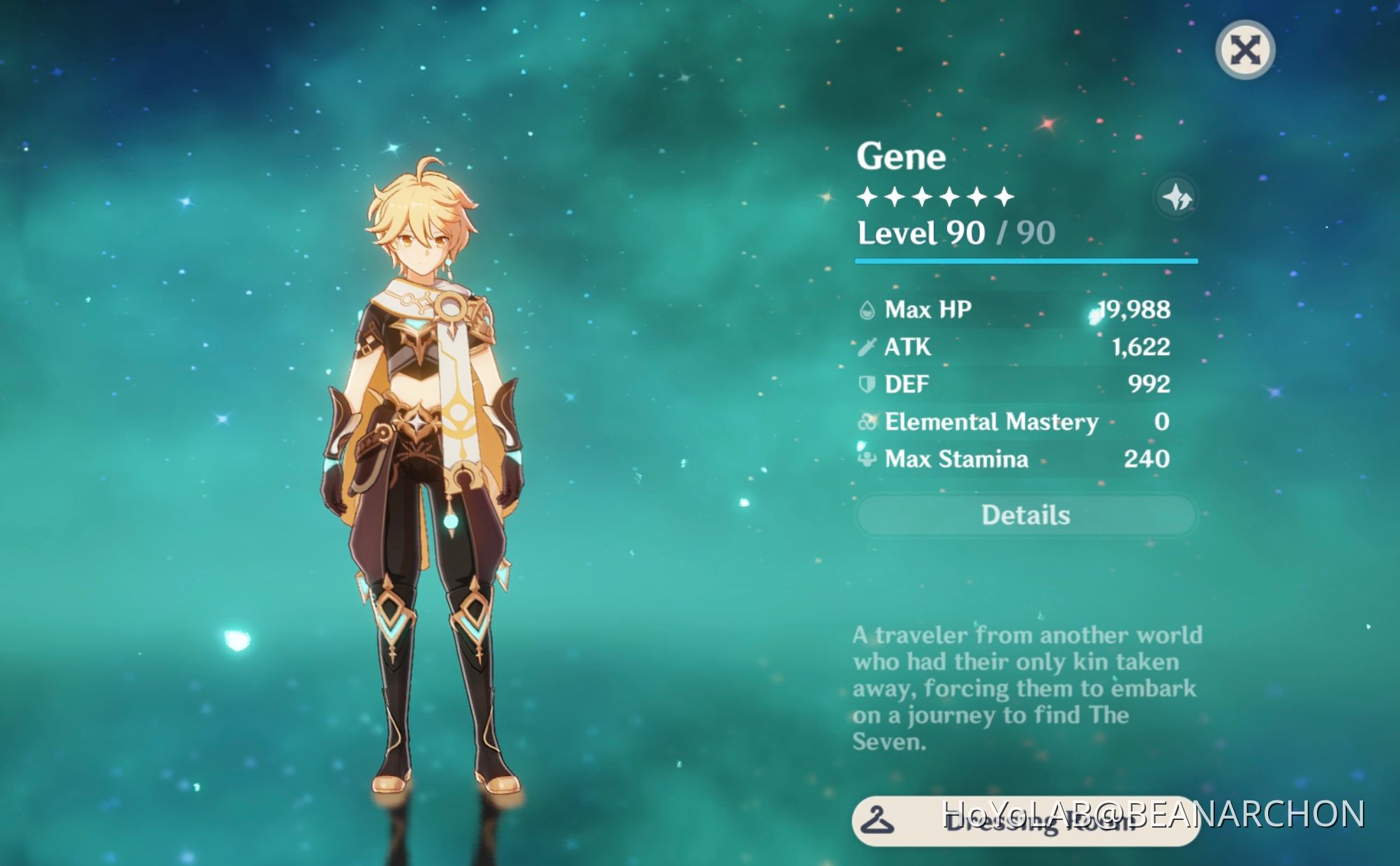This screenshot has height=866, width=1400.
Task: Click the DEF shield icon
Action: coord(866,384)
